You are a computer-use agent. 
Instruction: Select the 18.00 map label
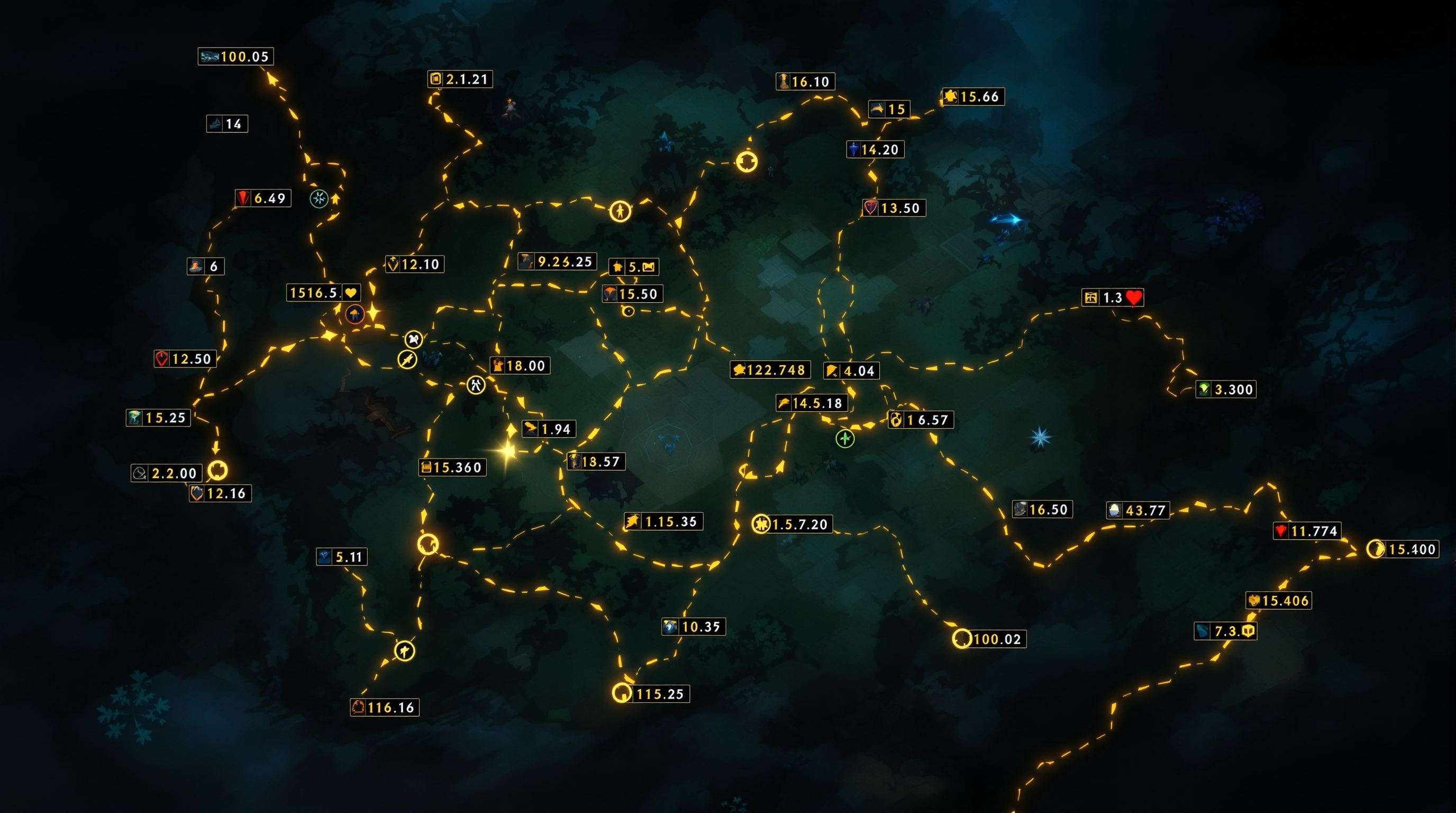(520, 366)
